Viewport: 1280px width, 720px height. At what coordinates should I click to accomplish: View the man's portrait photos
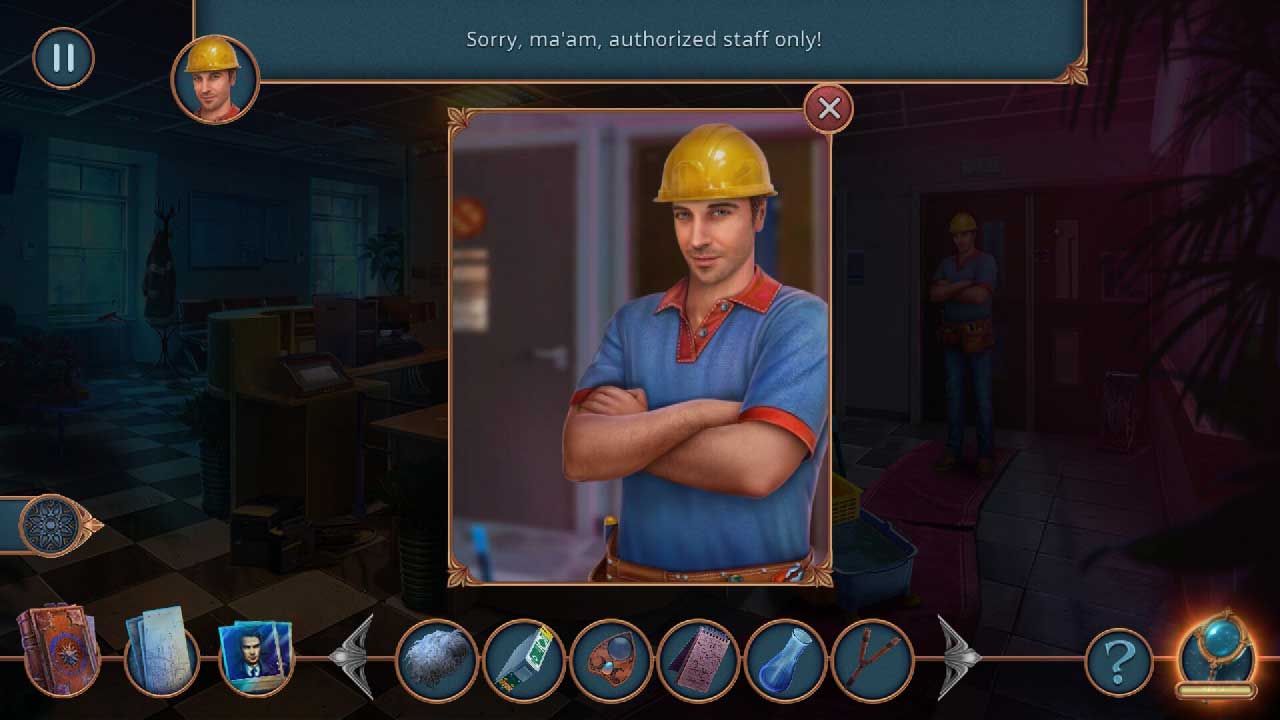255,657
